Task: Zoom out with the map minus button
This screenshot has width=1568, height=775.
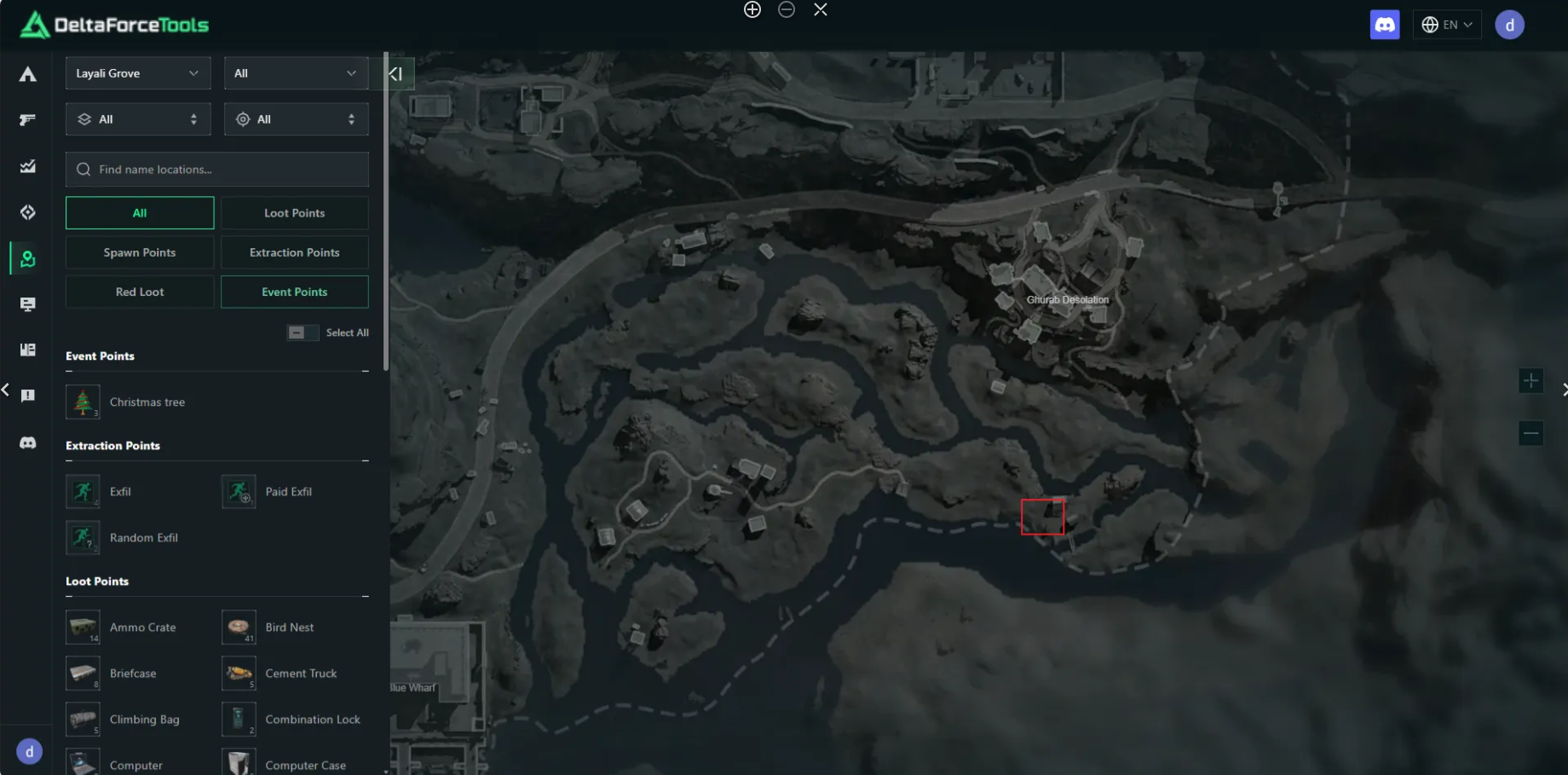Action: [x=1531, y=433]
